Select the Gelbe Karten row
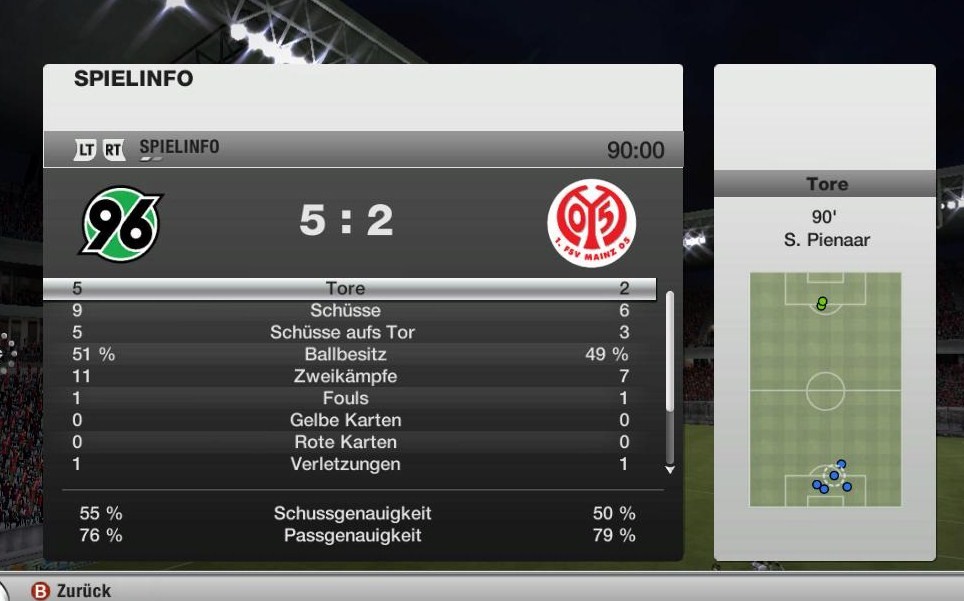 [x=345, y=420]
